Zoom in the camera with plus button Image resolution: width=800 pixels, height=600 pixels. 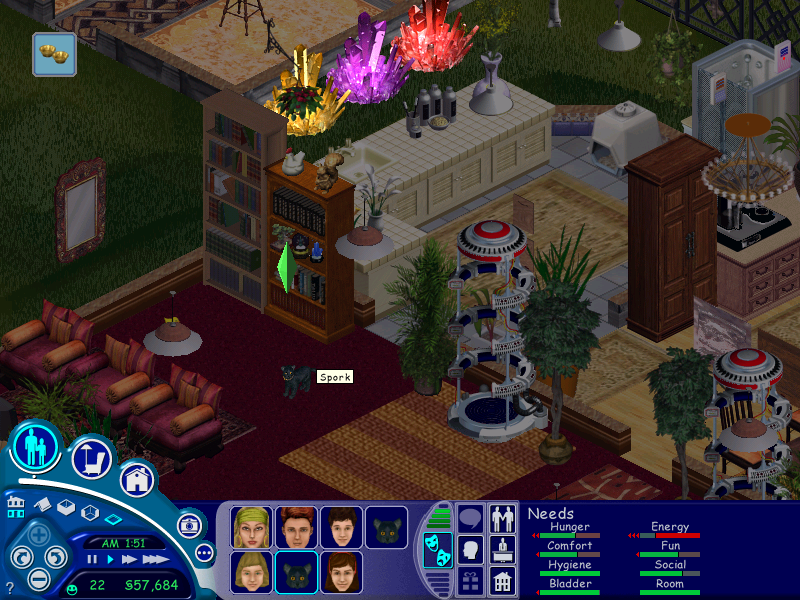pyautogui.click(x=38, y=535)
